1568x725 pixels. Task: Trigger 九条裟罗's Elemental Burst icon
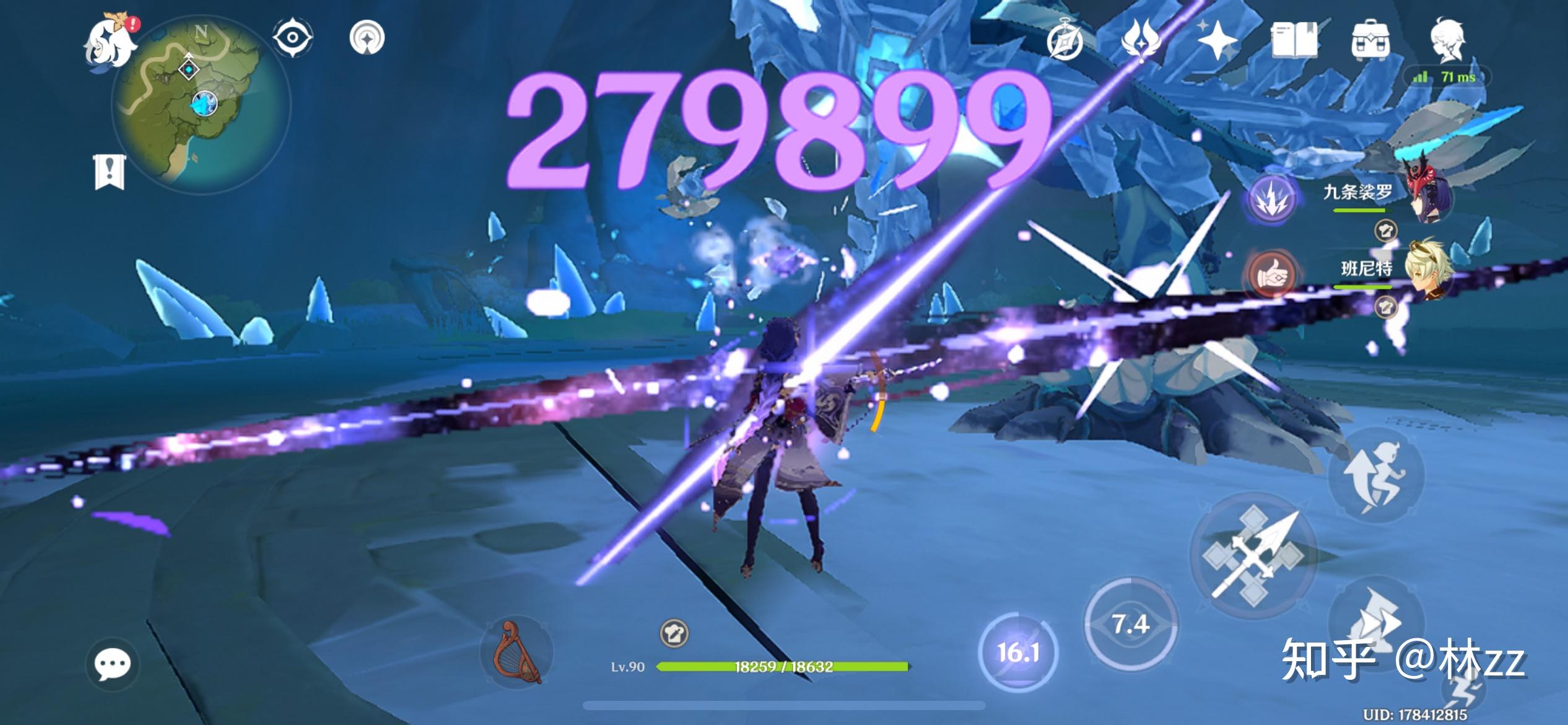1271,199
